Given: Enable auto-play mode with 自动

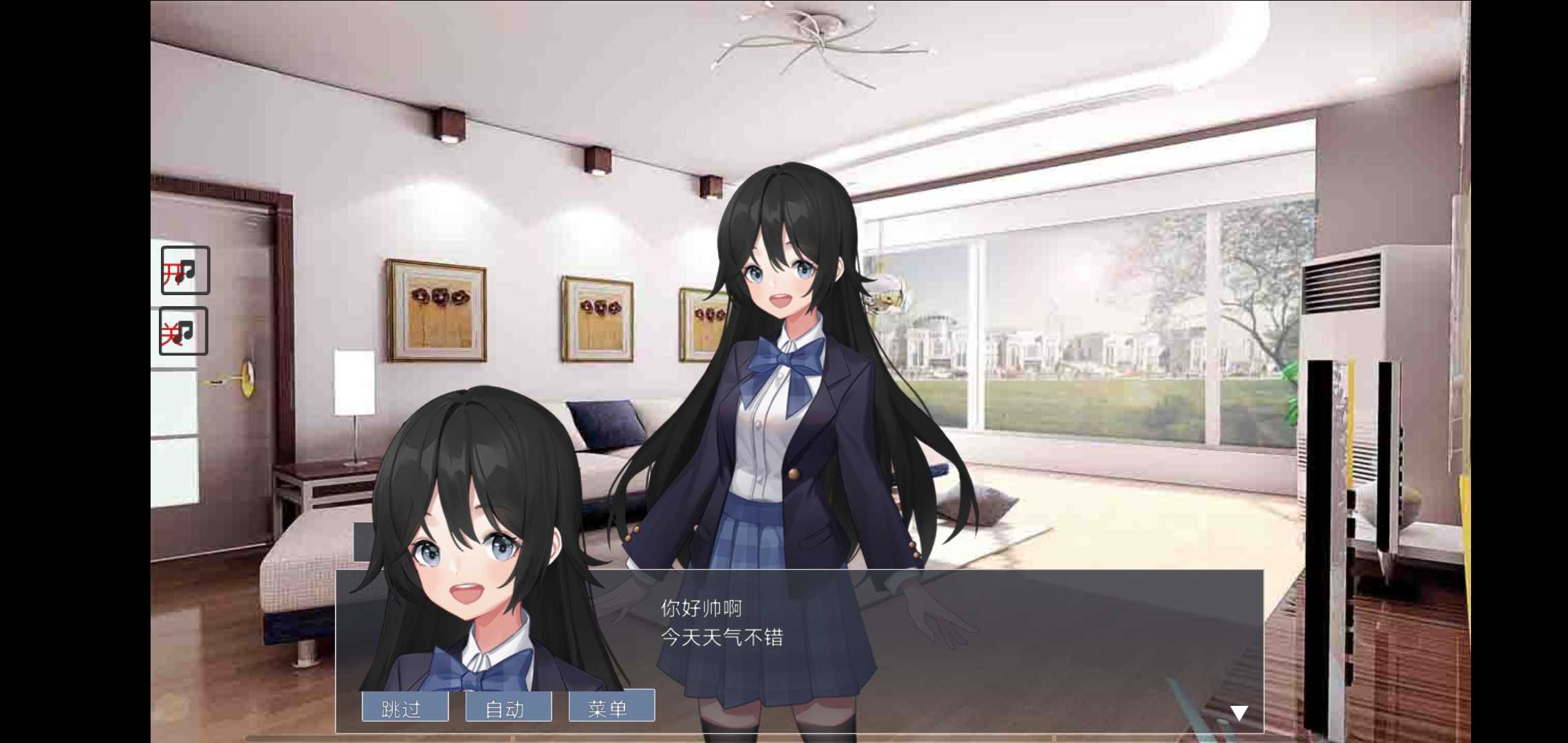Looking at the screenshot, I should pyautogui.click(x=509, y=706).
